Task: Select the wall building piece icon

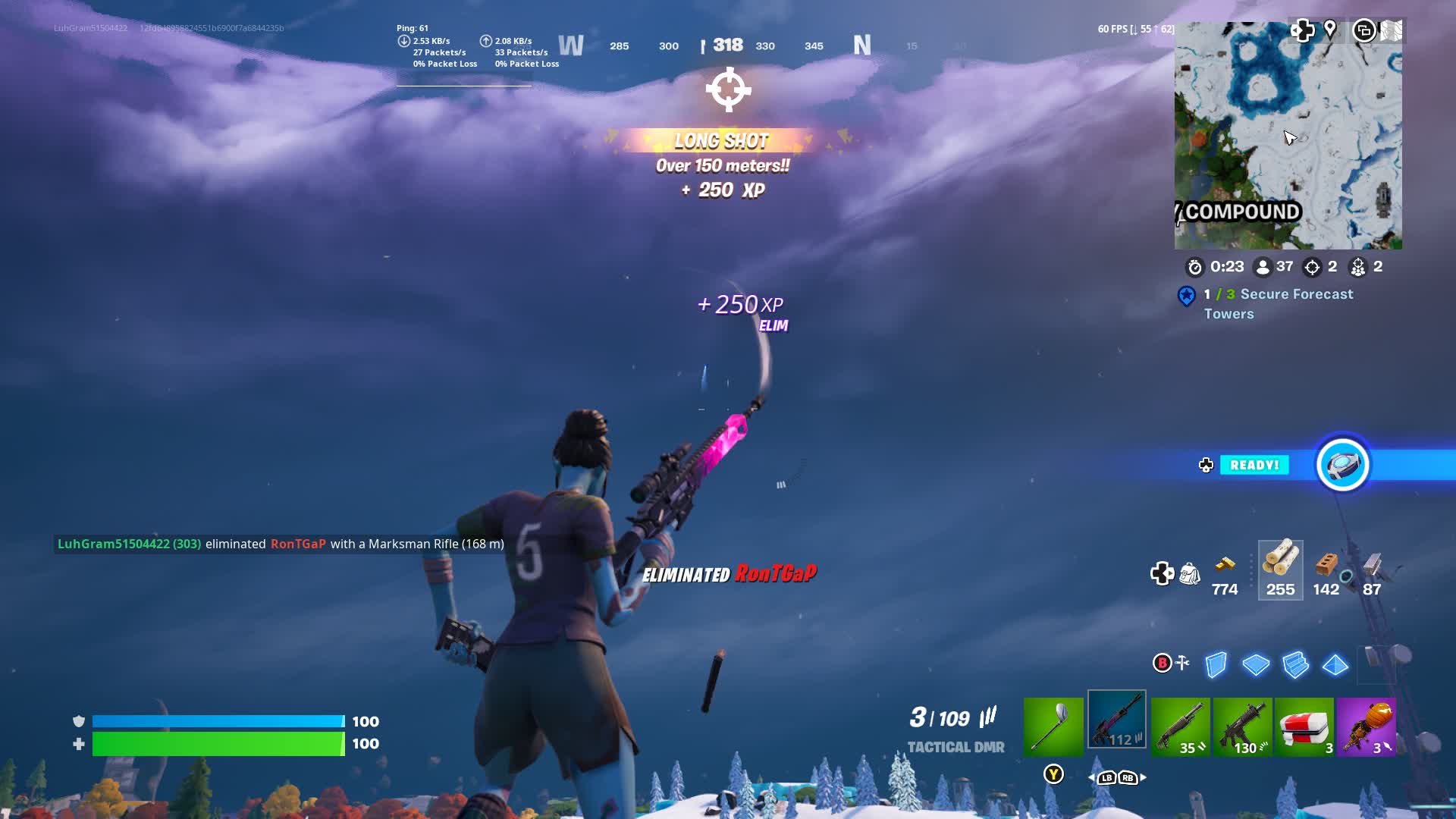Action: 1215,666
